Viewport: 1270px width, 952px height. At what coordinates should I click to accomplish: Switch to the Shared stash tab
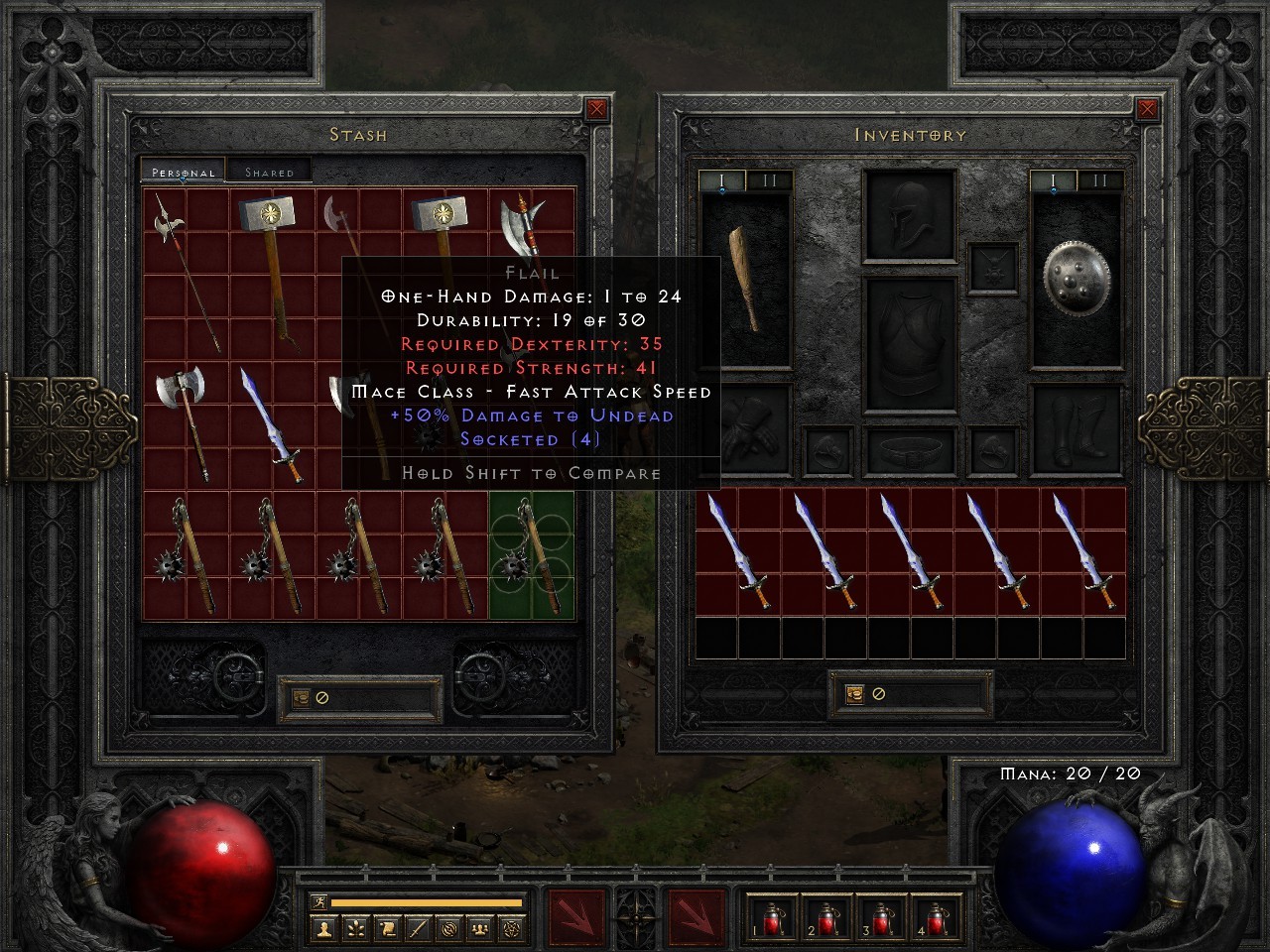(x=268, y=171)
